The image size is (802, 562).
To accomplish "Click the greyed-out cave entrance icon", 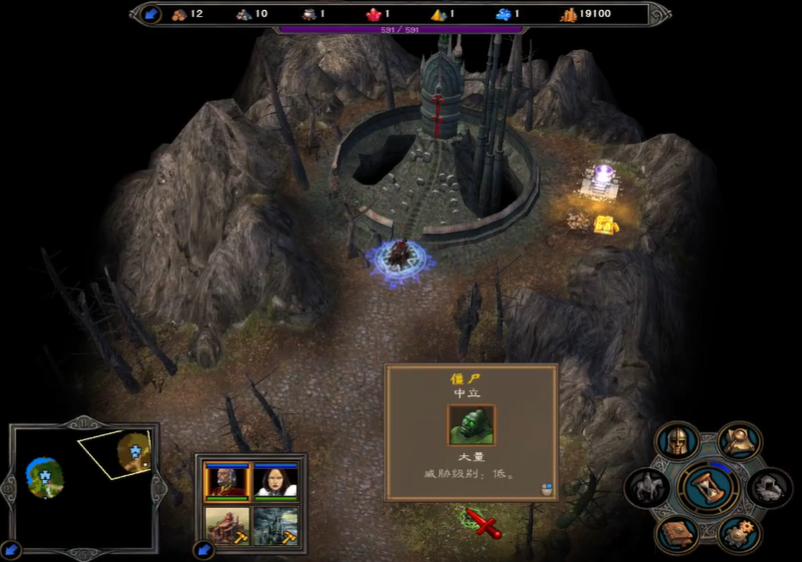I will click(x=769, y=488).
